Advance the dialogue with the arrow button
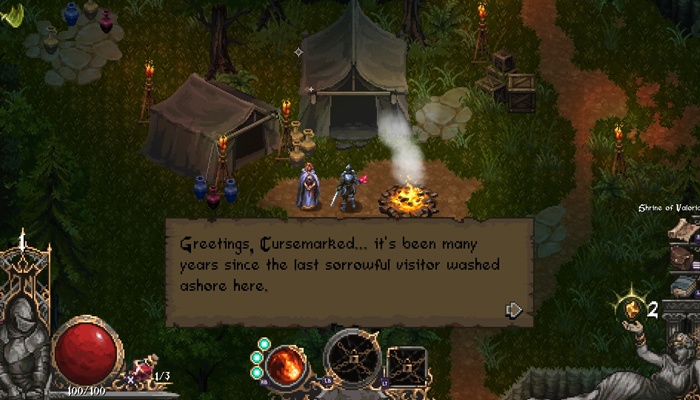Viewport: 700px width, 400px height. (514, 310)
